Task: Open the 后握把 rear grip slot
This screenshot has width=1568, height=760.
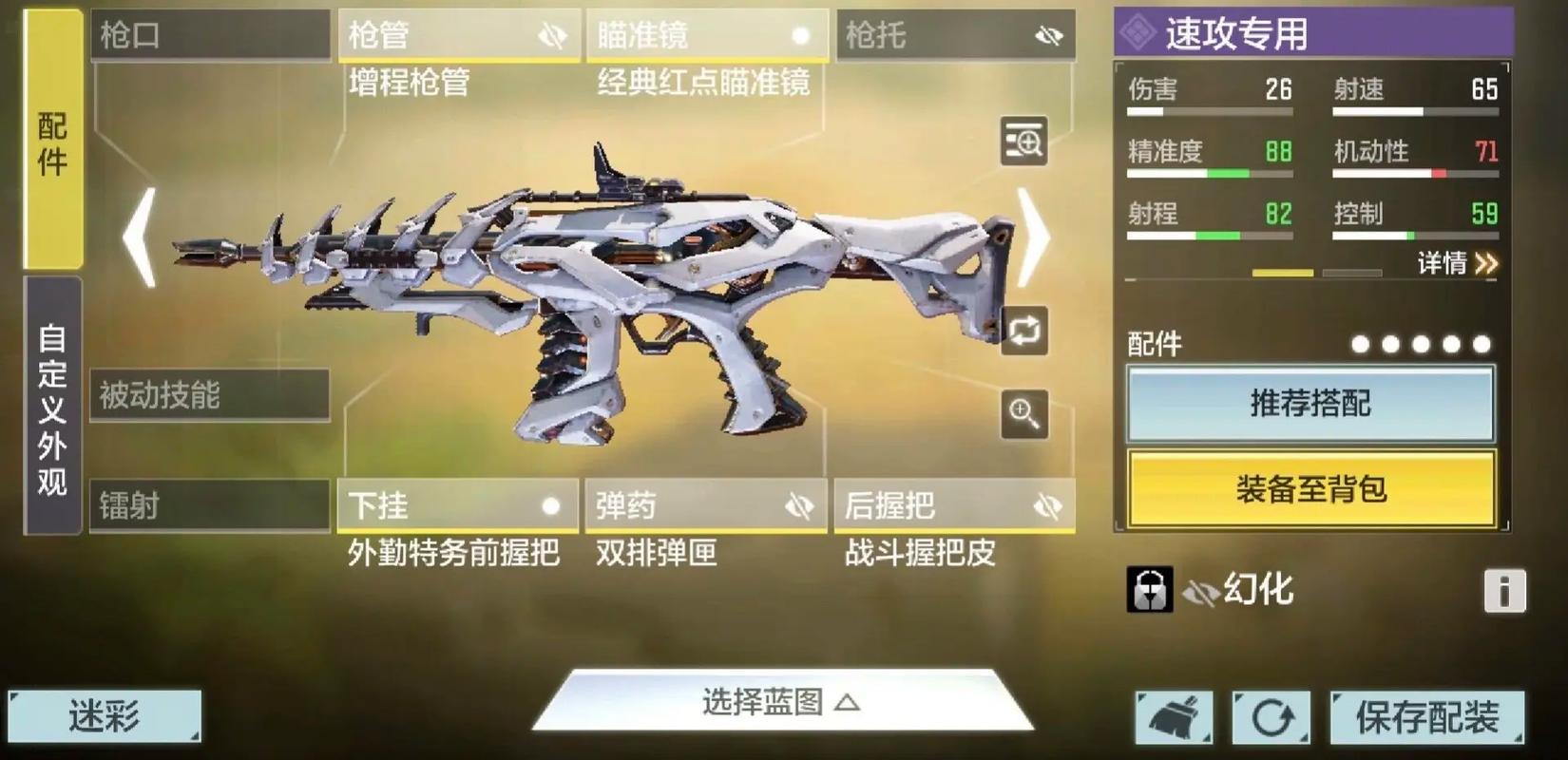Action: (954, 505)
